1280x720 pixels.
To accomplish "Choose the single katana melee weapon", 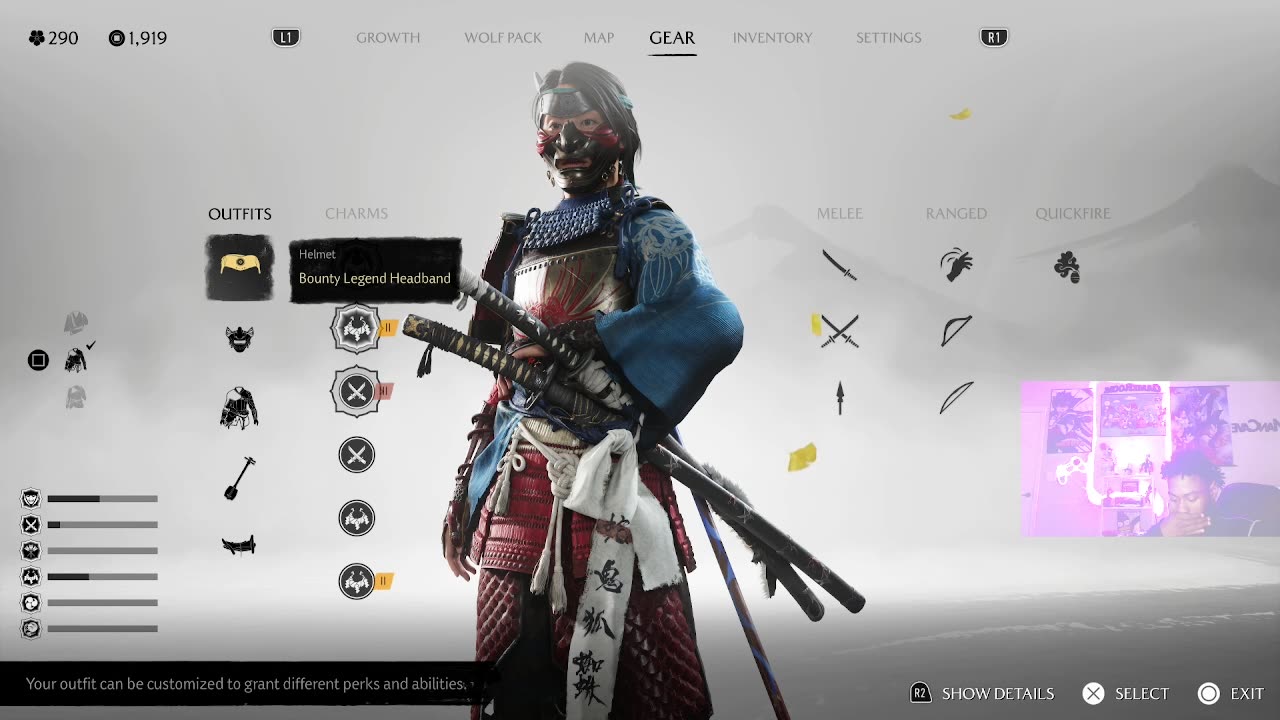I will coord(839,265).
